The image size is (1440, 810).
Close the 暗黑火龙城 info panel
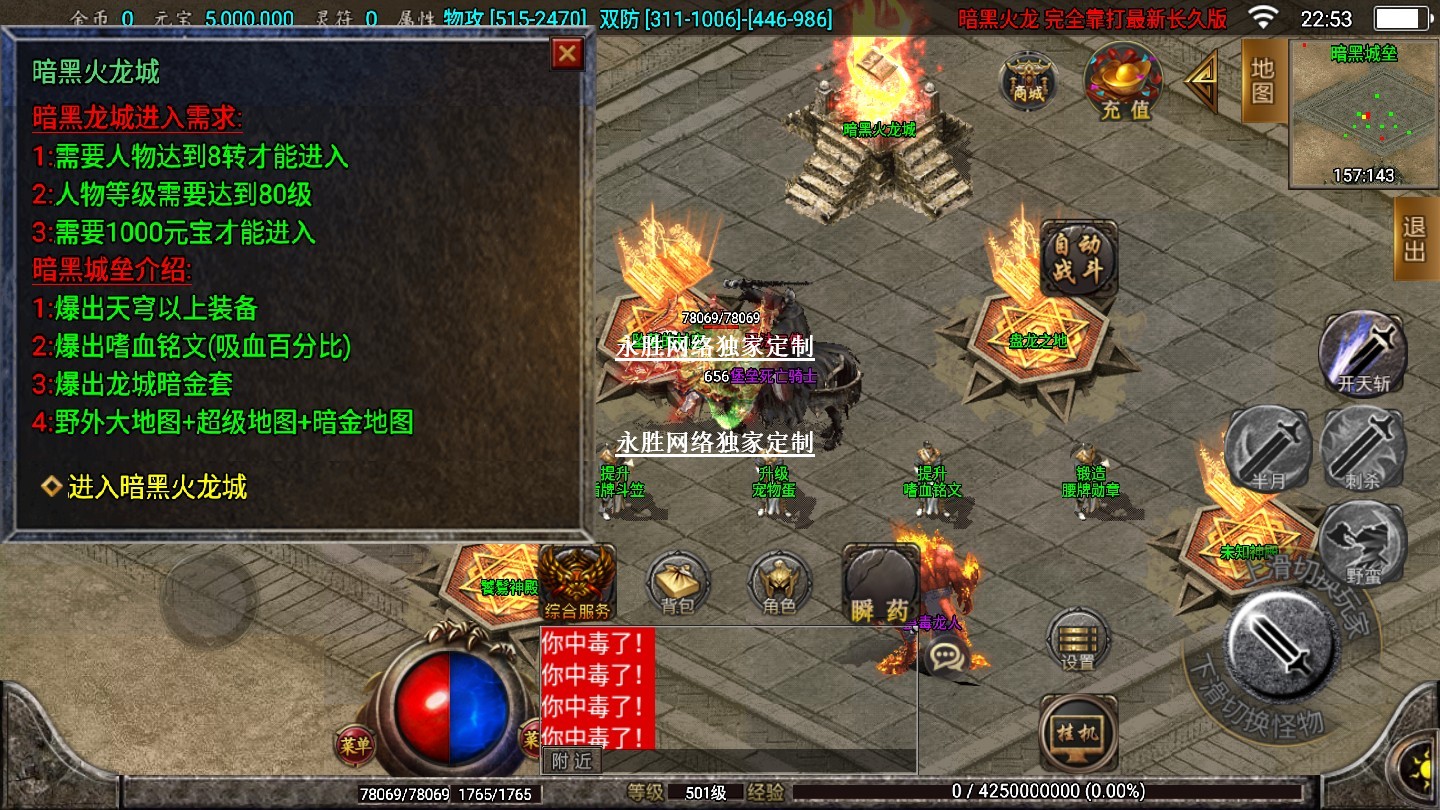click(567, 54)
